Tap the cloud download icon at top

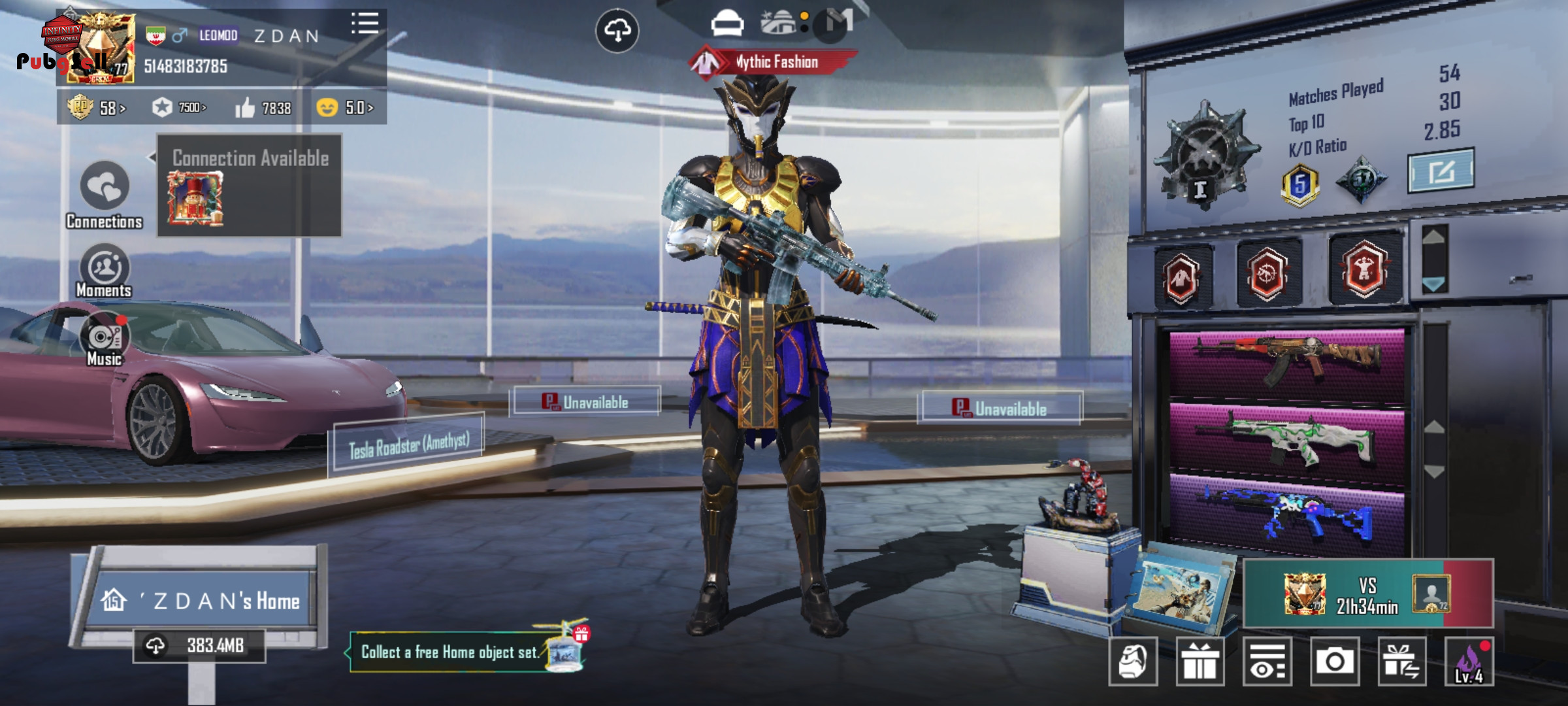(x=617, y=30)
